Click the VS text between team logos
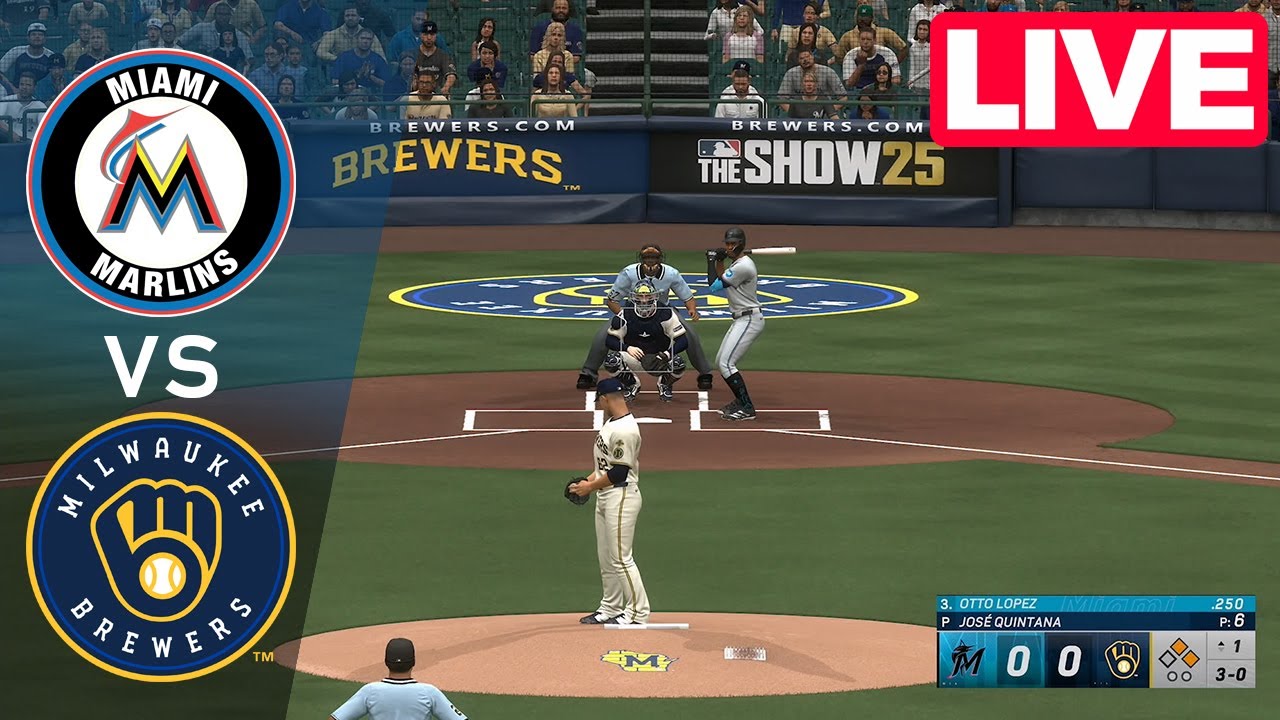The image size is (1280, 720). (160, 365)
